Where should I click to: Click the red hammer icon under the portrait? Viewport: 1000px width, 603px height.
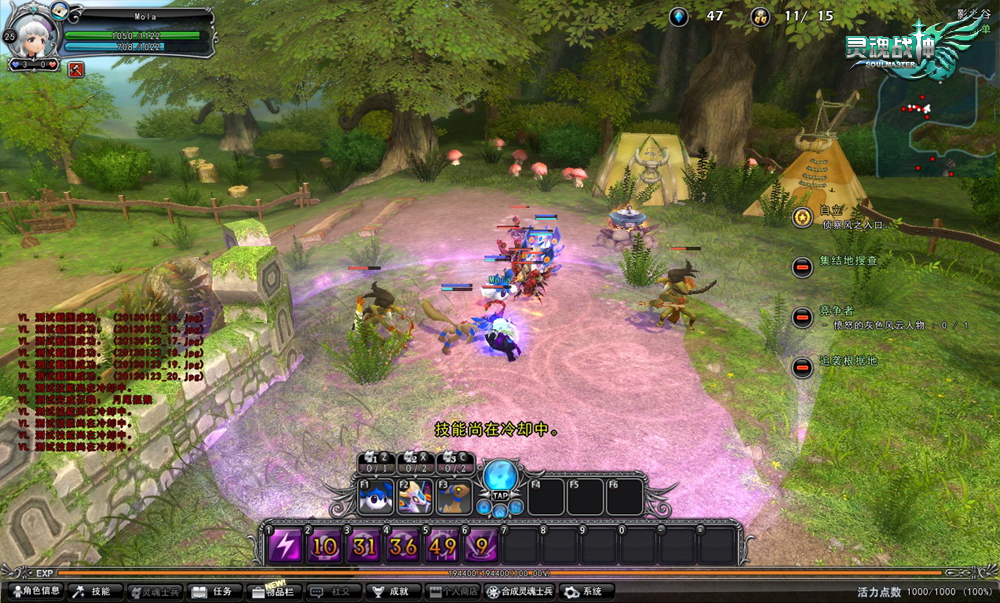[75, 69]
